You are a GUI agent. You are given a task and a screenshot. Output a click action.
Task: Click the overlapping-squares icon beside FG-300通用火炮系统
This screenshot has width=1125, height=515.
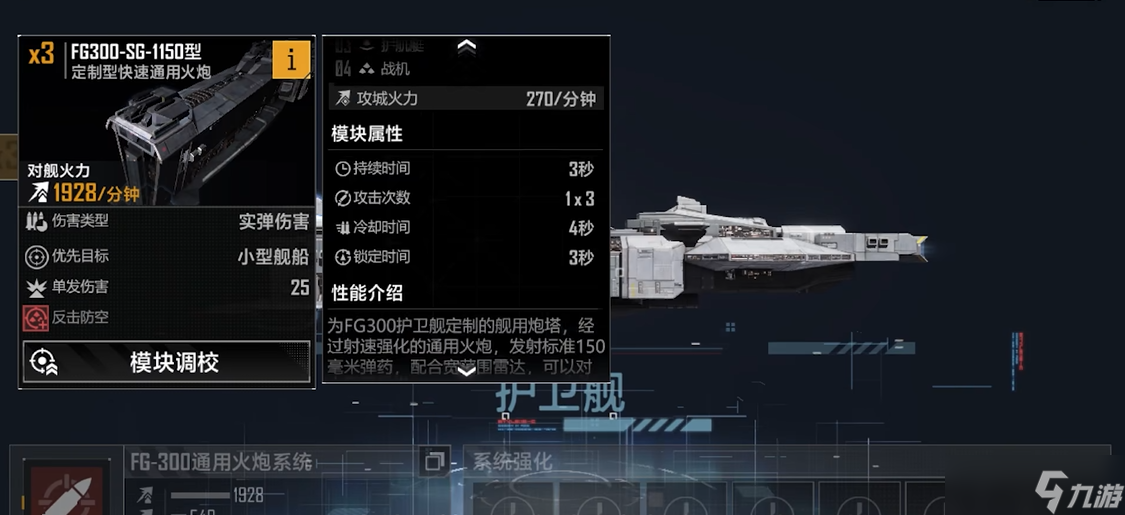click(x=434, y=462)
